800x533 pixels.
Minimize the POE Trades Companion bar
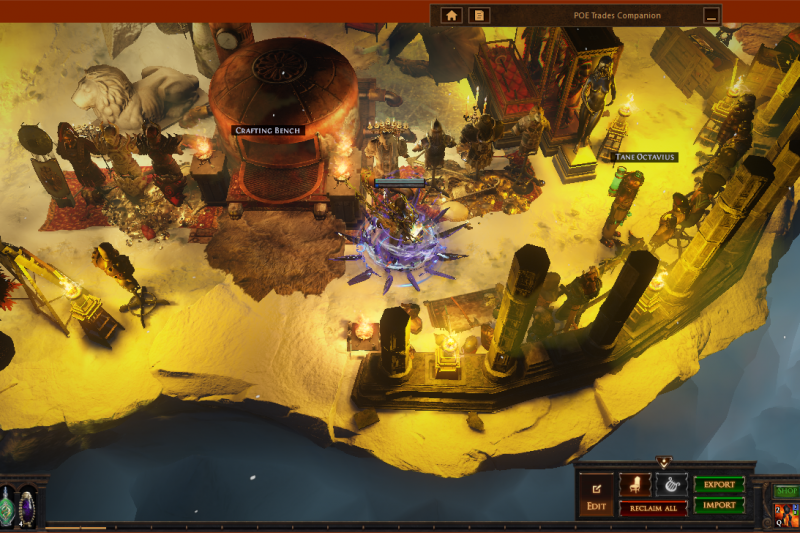[x=711, y=15]
